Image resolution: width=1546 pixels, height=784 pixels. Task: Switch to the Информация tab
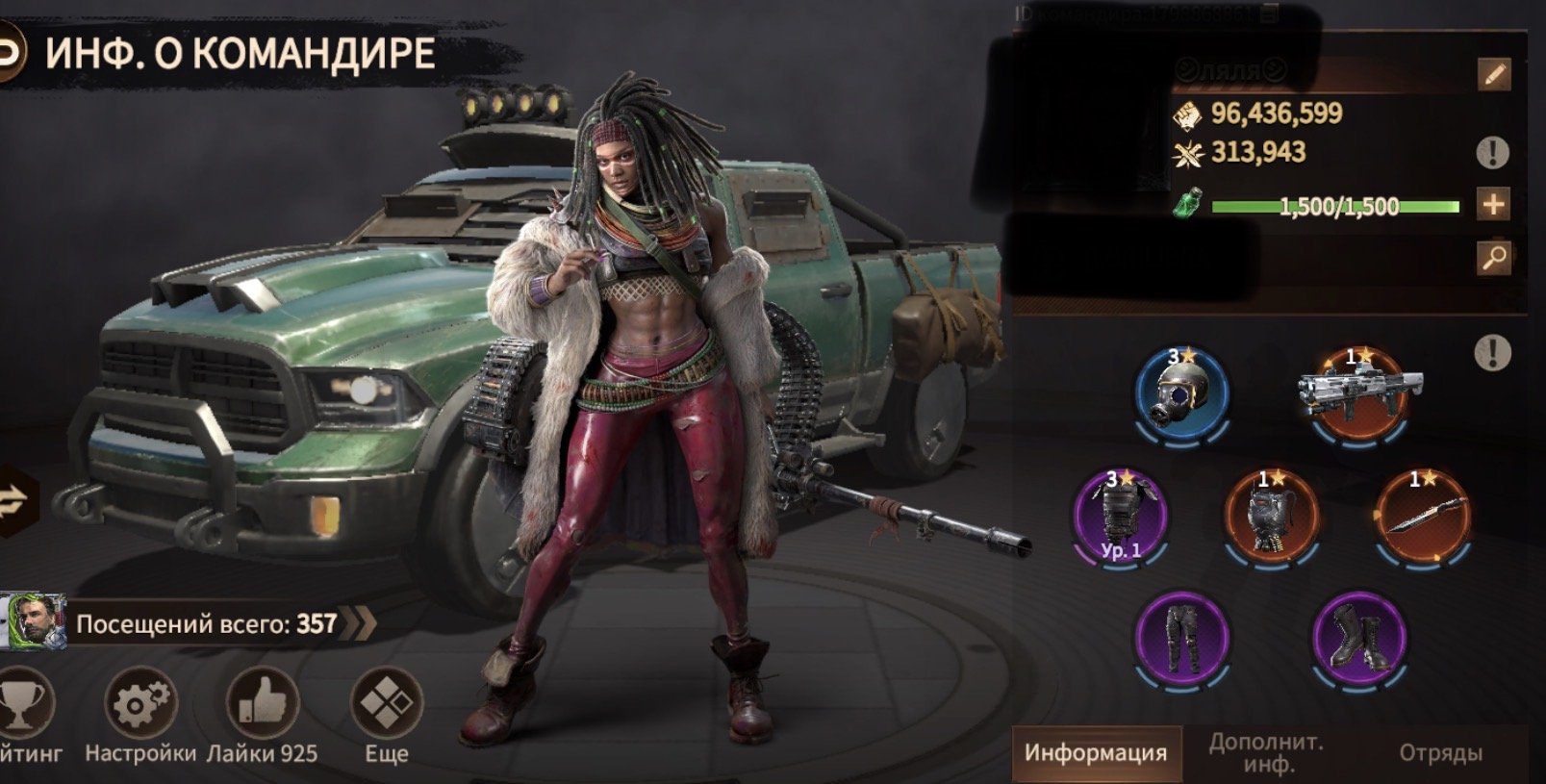click(1096, 752)
